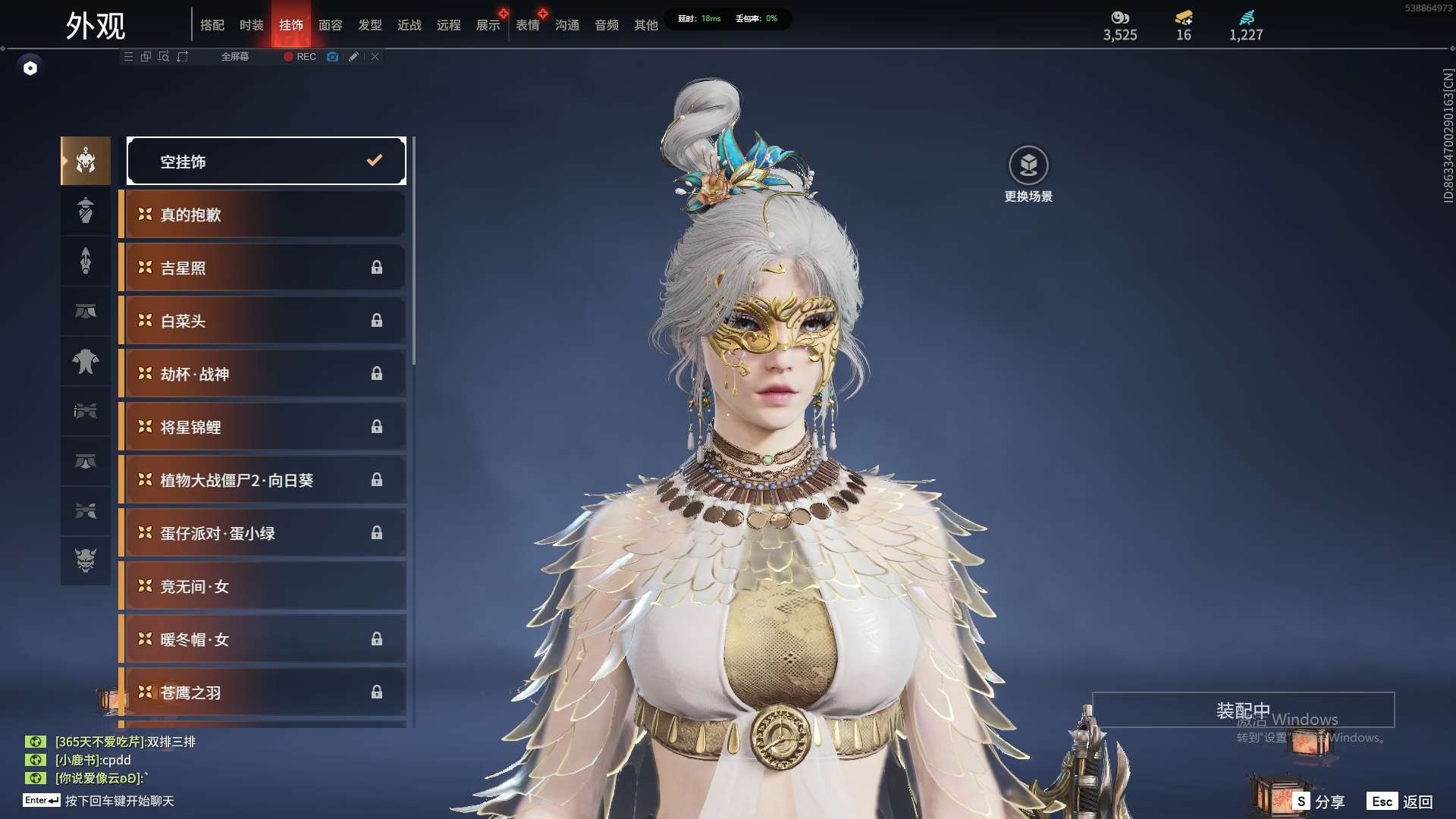Image resolution: width=1456 pixels, height=819 pixels.
Task: Select the demon mask accessory slot icon
Action: [x=86, y=560]
